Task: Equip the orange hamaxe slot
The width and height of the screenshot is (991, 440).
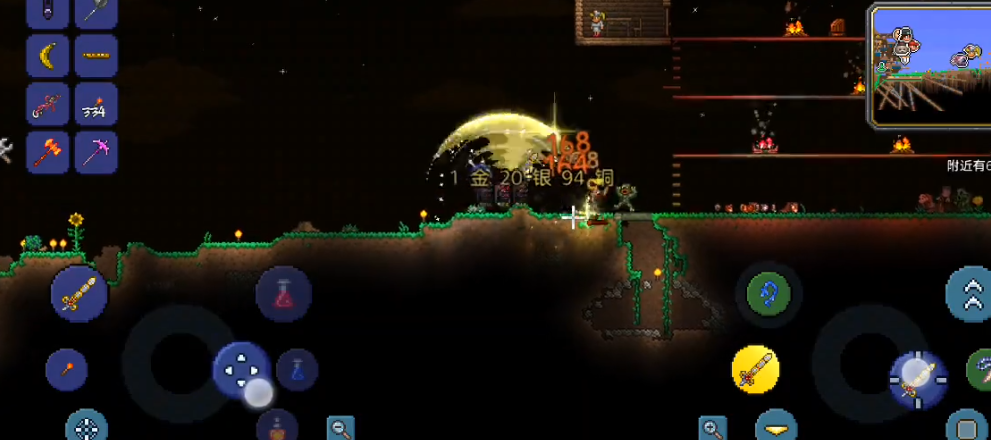Action: click(47, 152)
